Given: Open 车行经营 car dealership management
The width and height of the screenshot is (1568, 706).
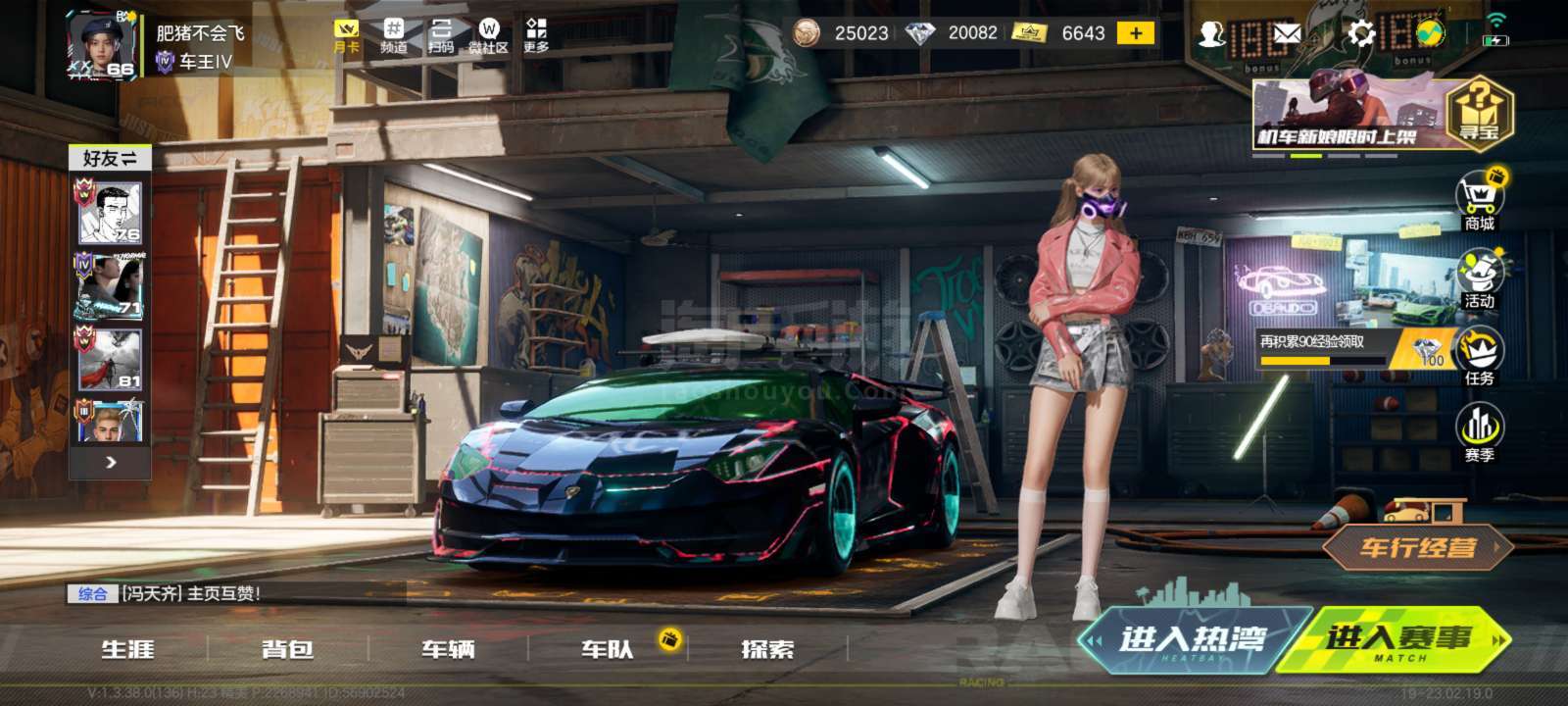Looking at the screenshot, I should point(1416,548).
